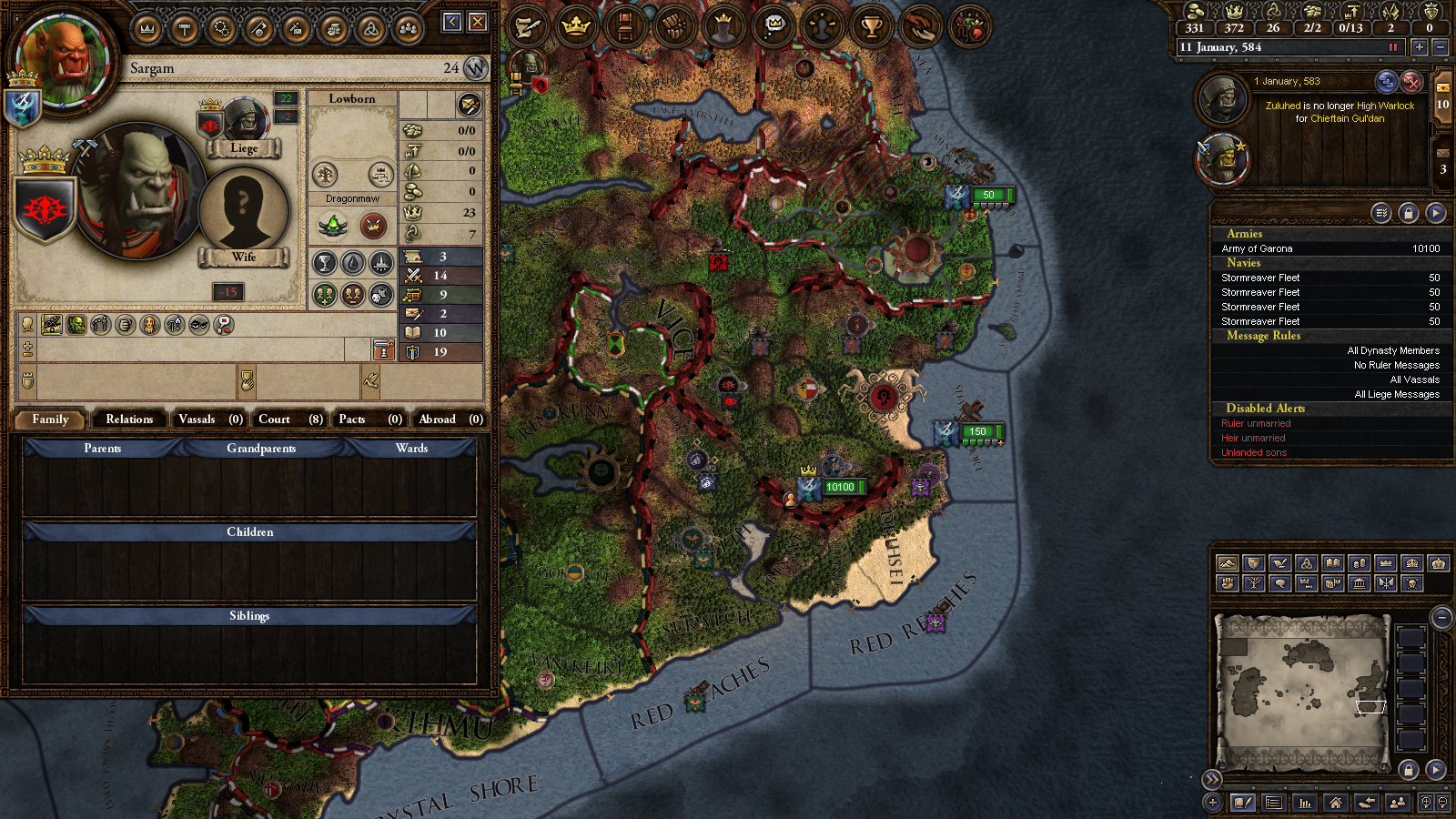Screen dimensions: 1456x819
Task: Open the council chair menu
Action: point(625,26)
